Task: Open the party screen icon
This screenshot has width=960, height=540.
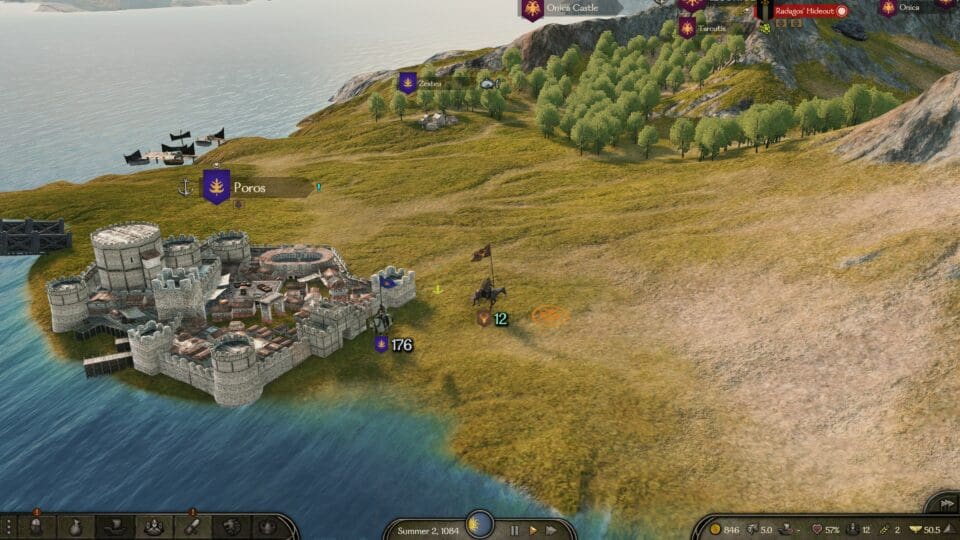Action: point(154,526)
